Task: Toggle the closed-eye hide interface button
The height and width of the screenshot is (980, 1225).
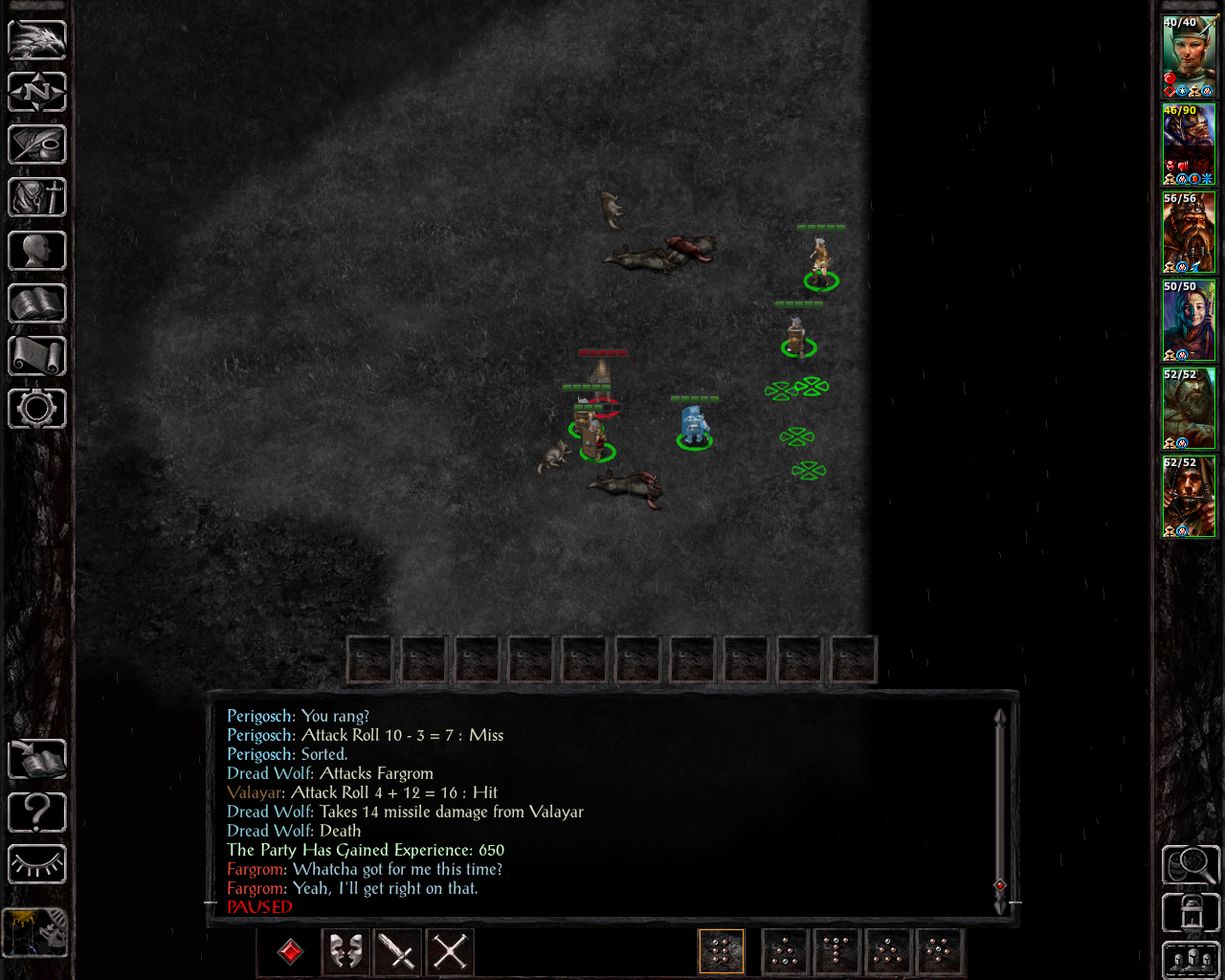Action: pos(37,865)
